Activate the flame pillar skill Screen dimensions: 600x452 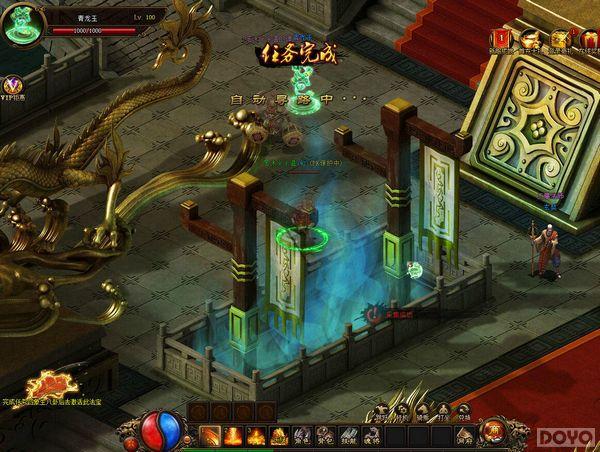click(233, 436)
